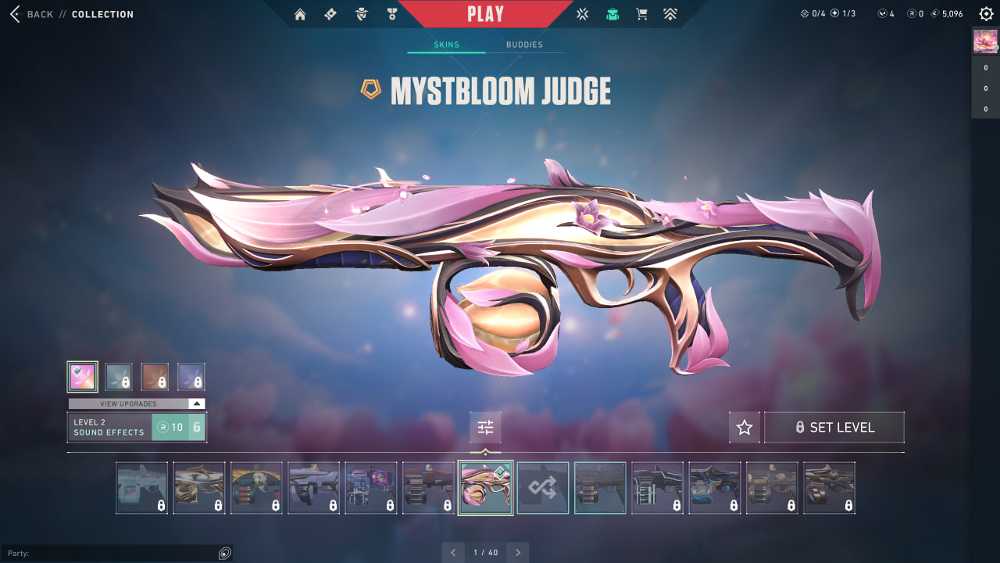Open the store cart icon
The image size is (1000, 563).
click(x=642, y=14)
